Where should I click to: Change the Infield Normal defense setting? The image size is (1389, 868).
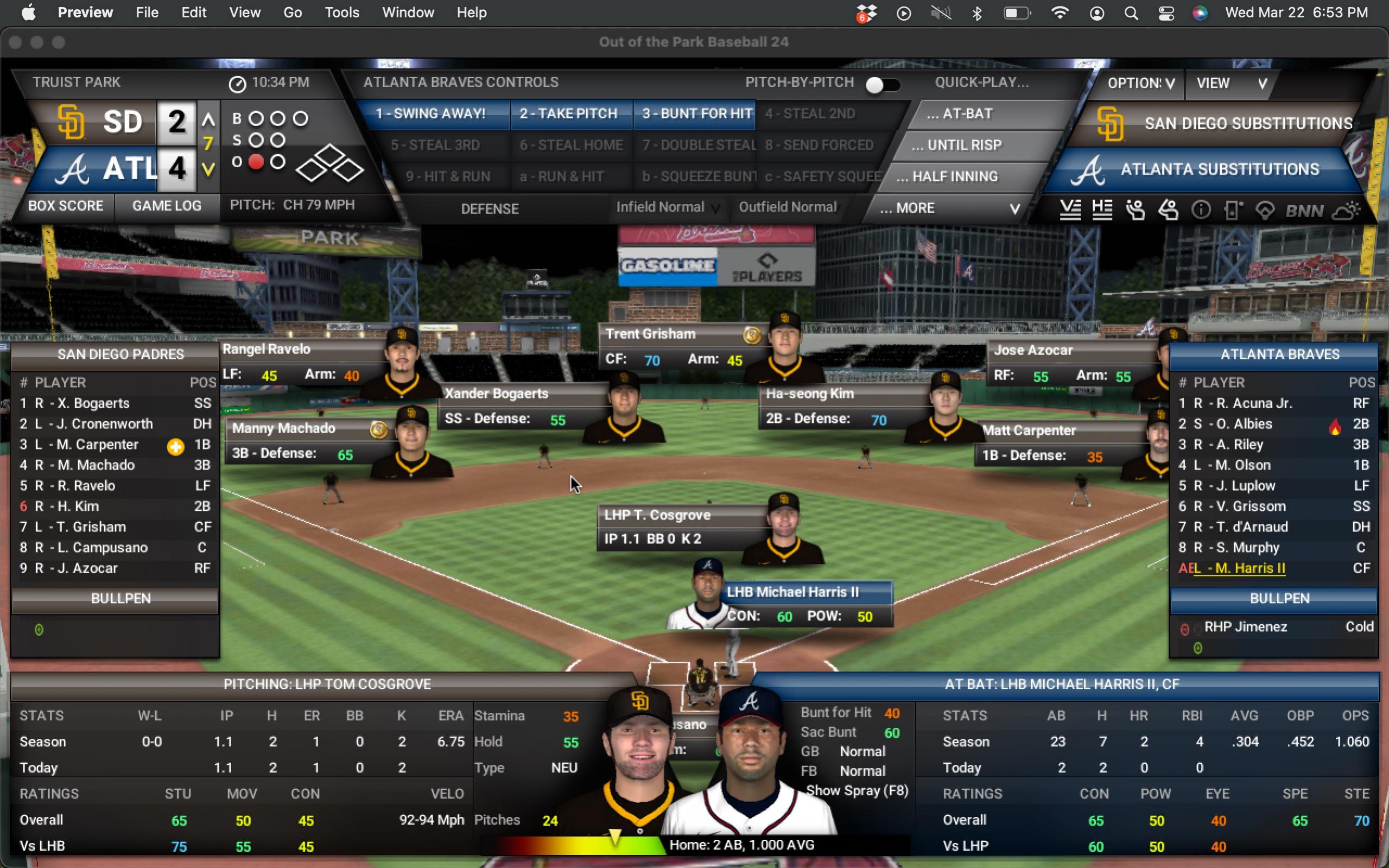click(667, 207)
